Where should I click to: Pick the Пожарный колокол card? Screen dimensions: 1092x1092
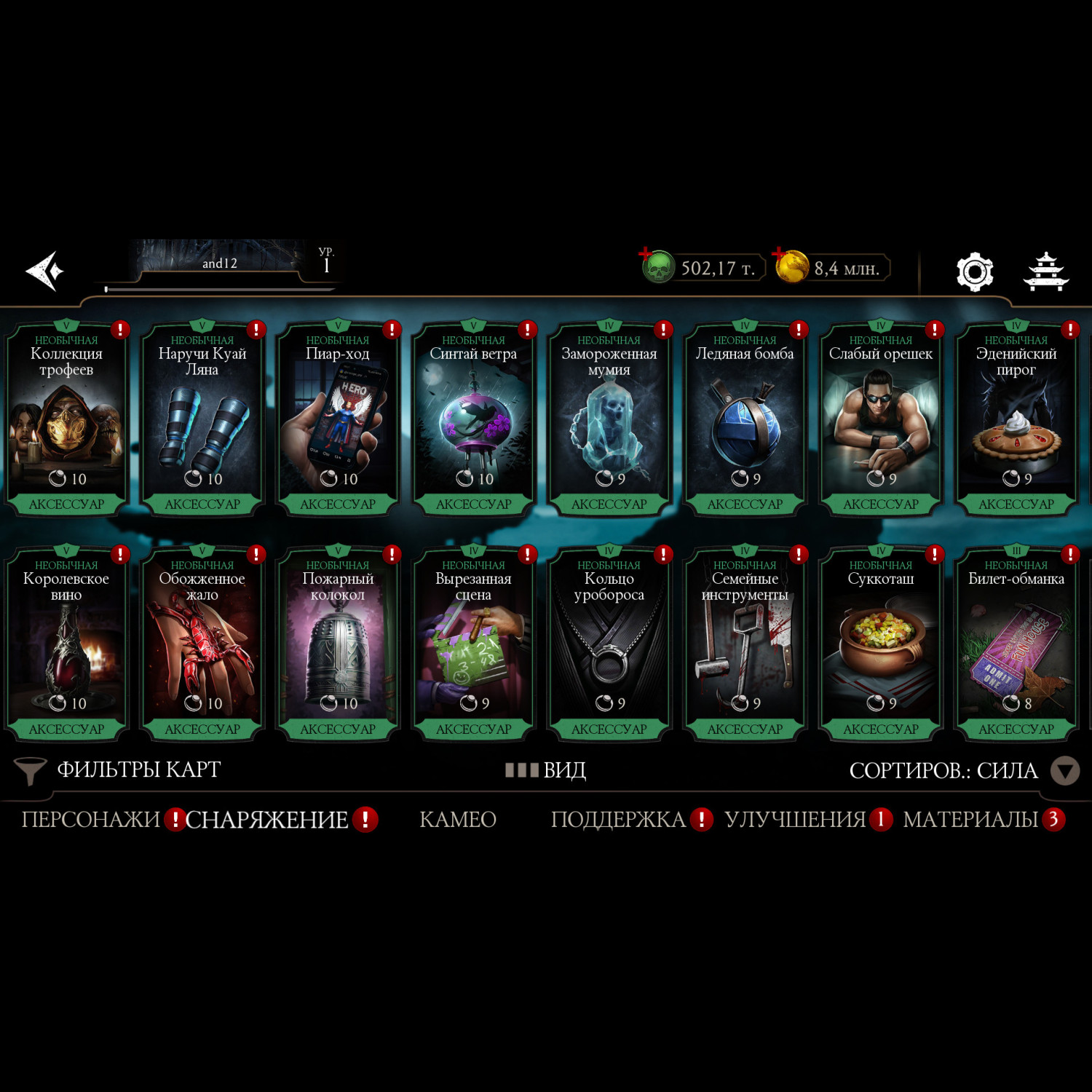(x=338, y=645)
